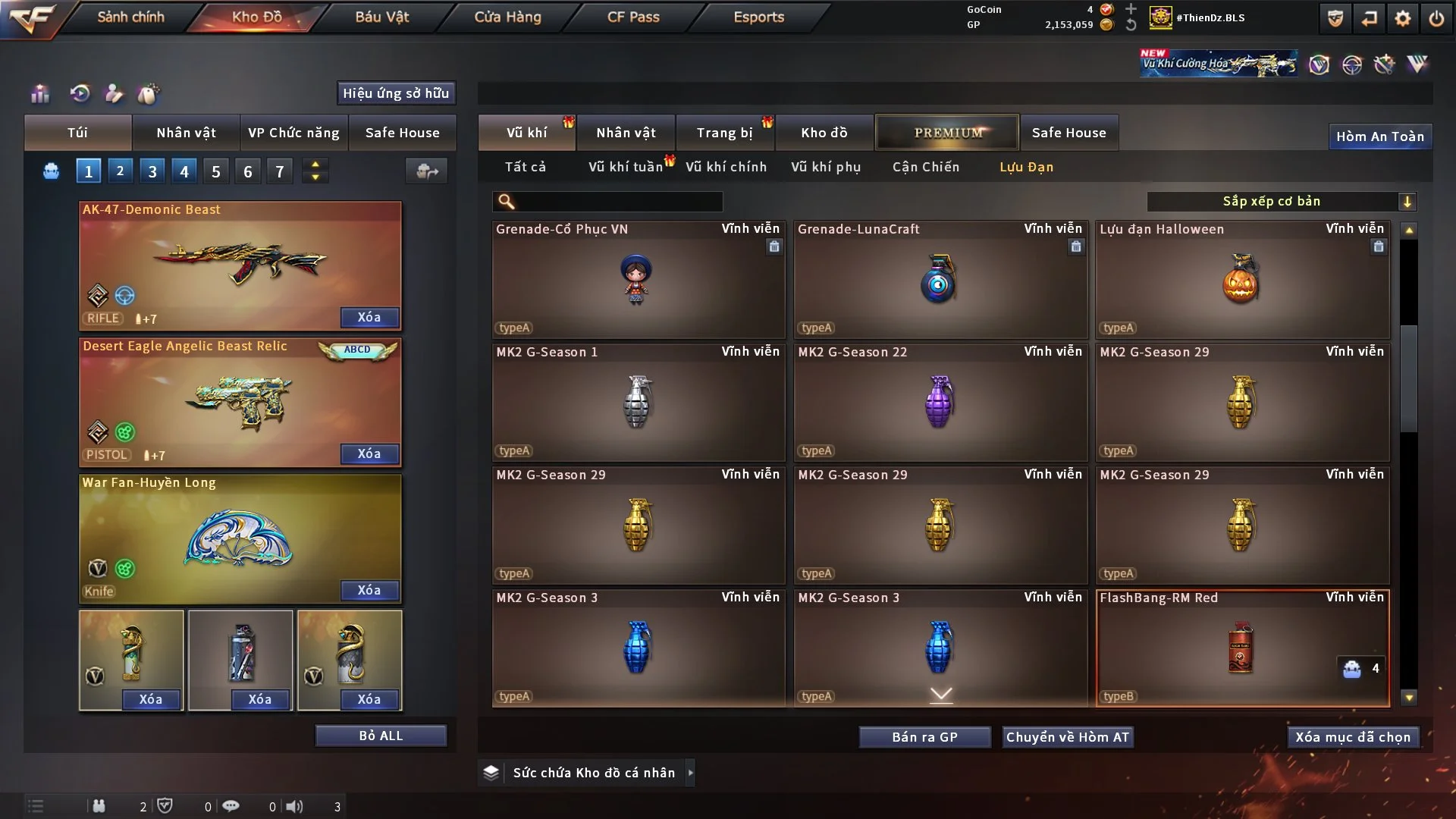
Task: Select the FlashBang-RM Red item
Action: pyautogui.click(x=1241, y=648)
